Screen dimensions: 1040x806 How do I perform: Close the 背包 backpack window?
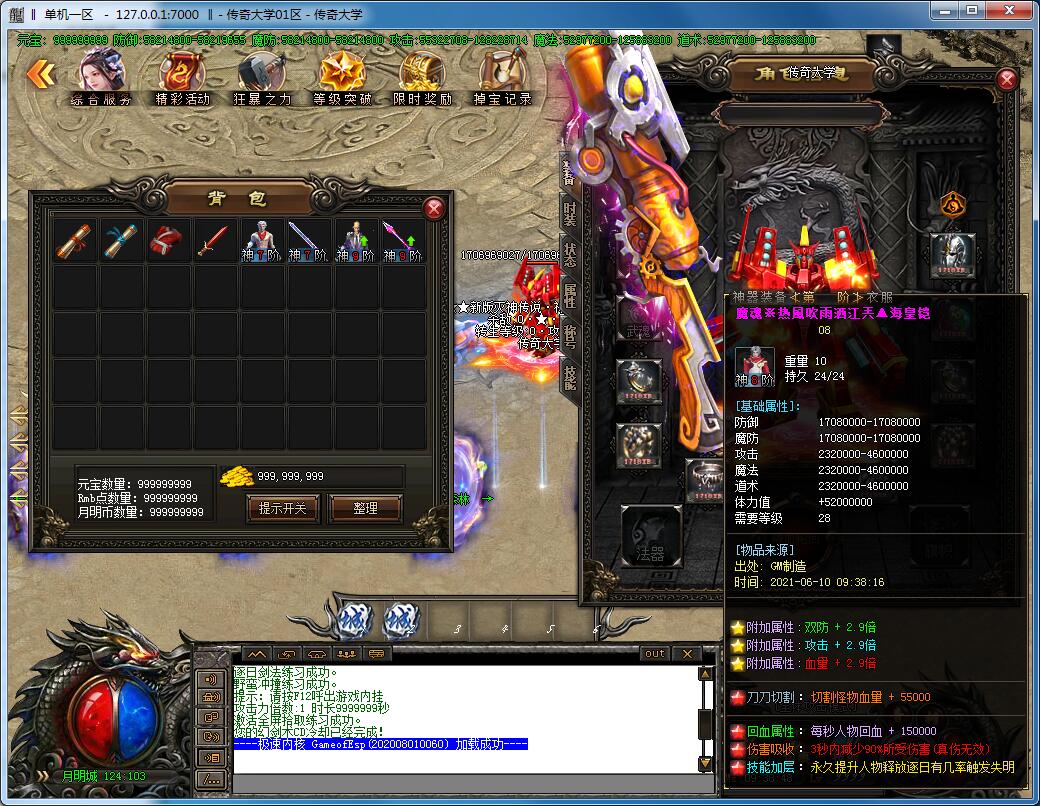pyautogui.click(x=434, y=208)
